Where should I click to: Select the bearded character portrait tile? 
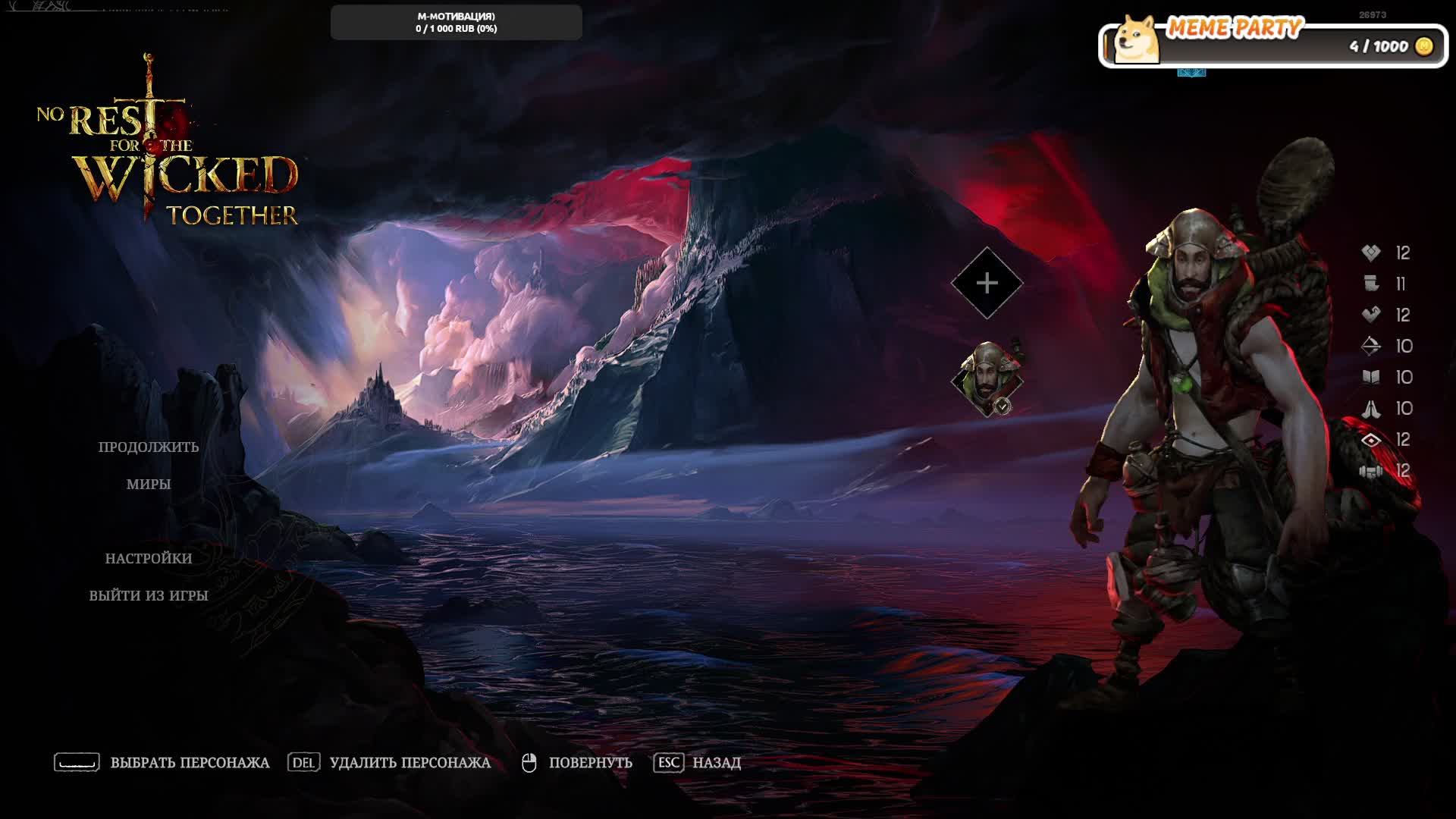[987, 378]
